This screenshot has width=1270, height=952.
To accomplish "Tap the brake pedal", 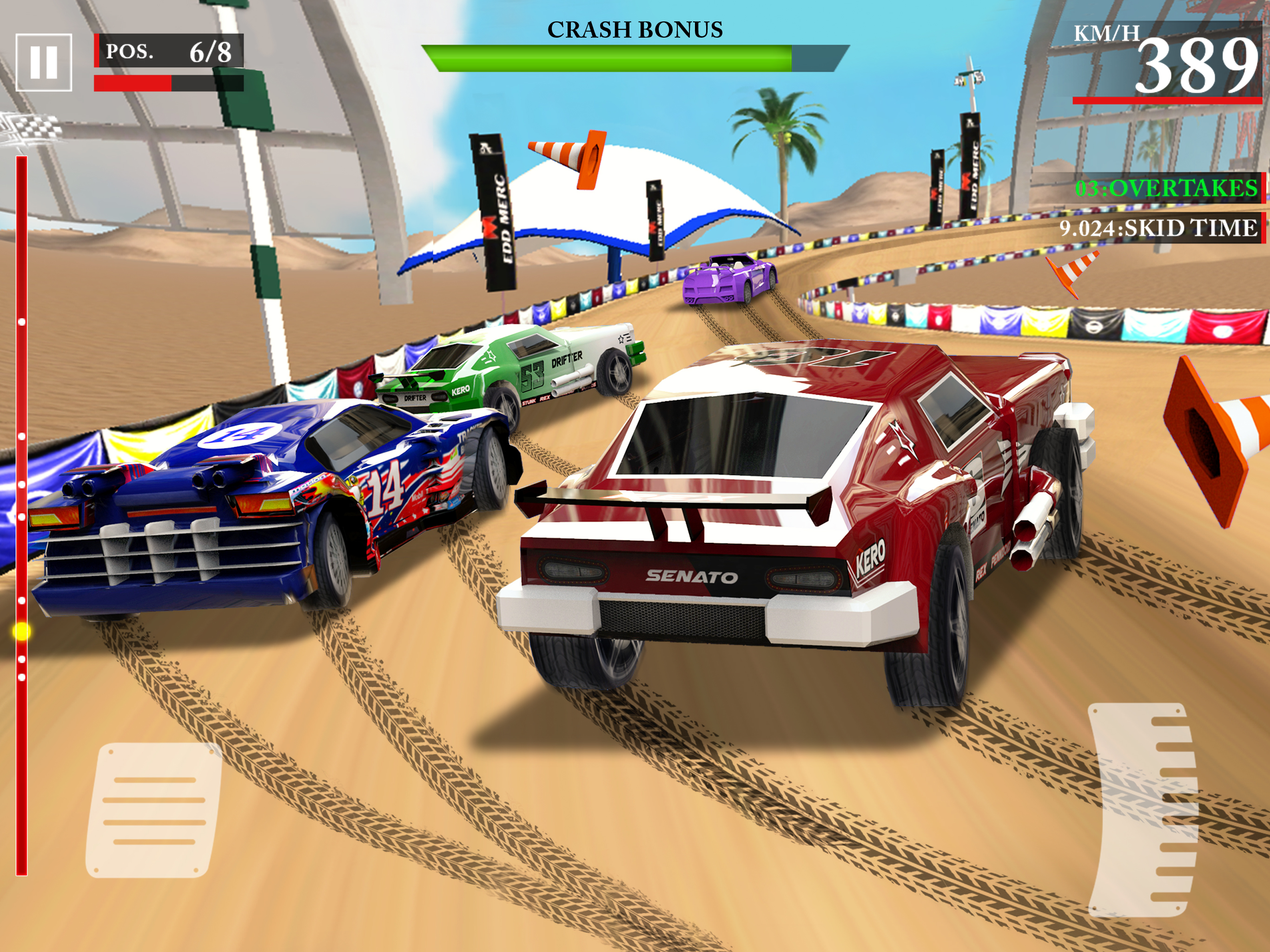I will (154, 810).
